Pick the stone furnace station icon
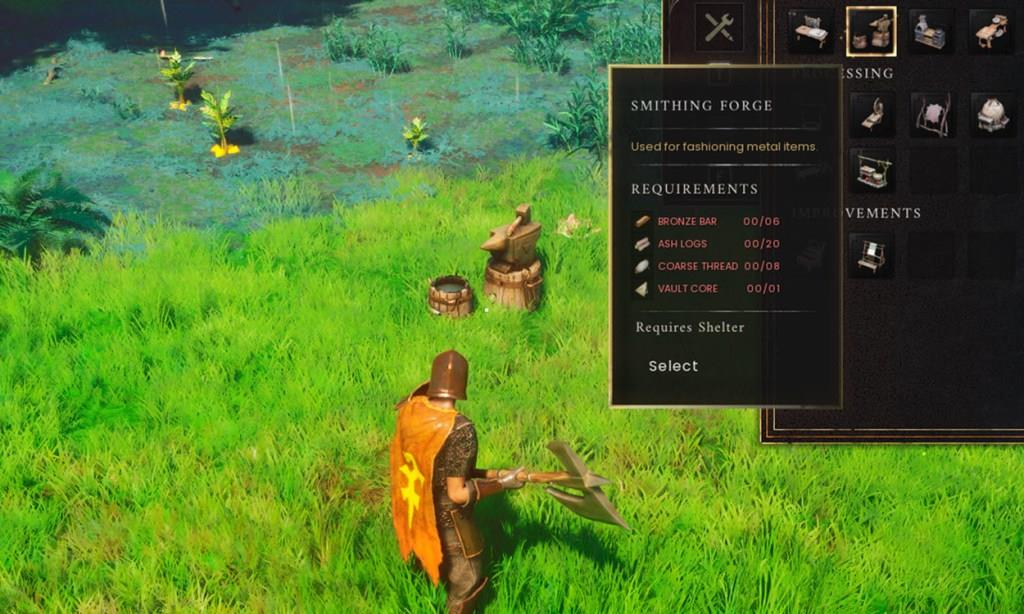This screenshot has width=1024, height=614. 930,31
